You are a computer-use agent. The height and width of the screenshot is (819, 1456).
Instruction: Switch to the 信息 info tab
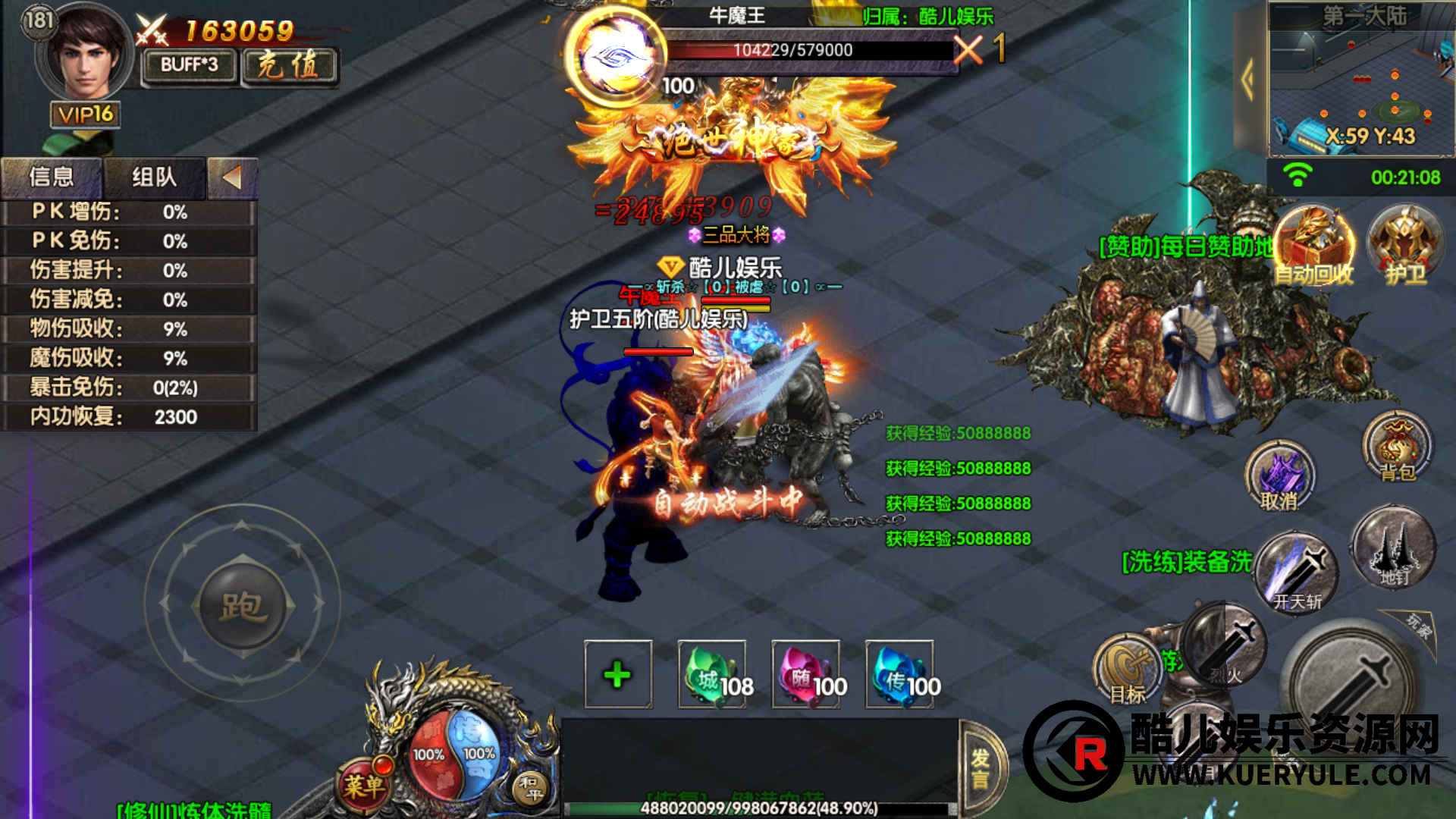coord(52,177)
